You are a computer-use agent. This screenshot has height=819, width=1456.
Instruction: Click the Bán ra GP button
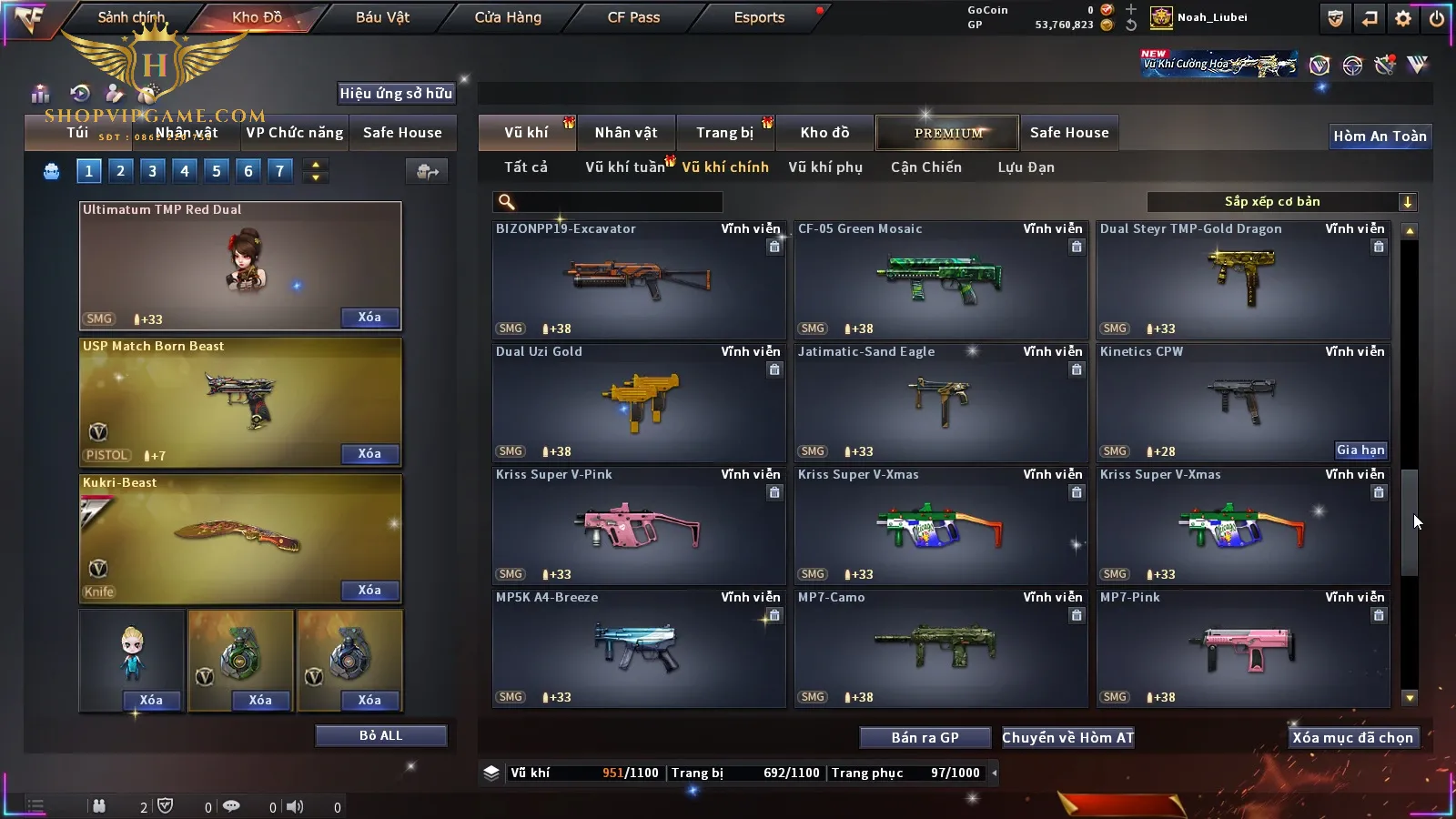coord(925,738)
